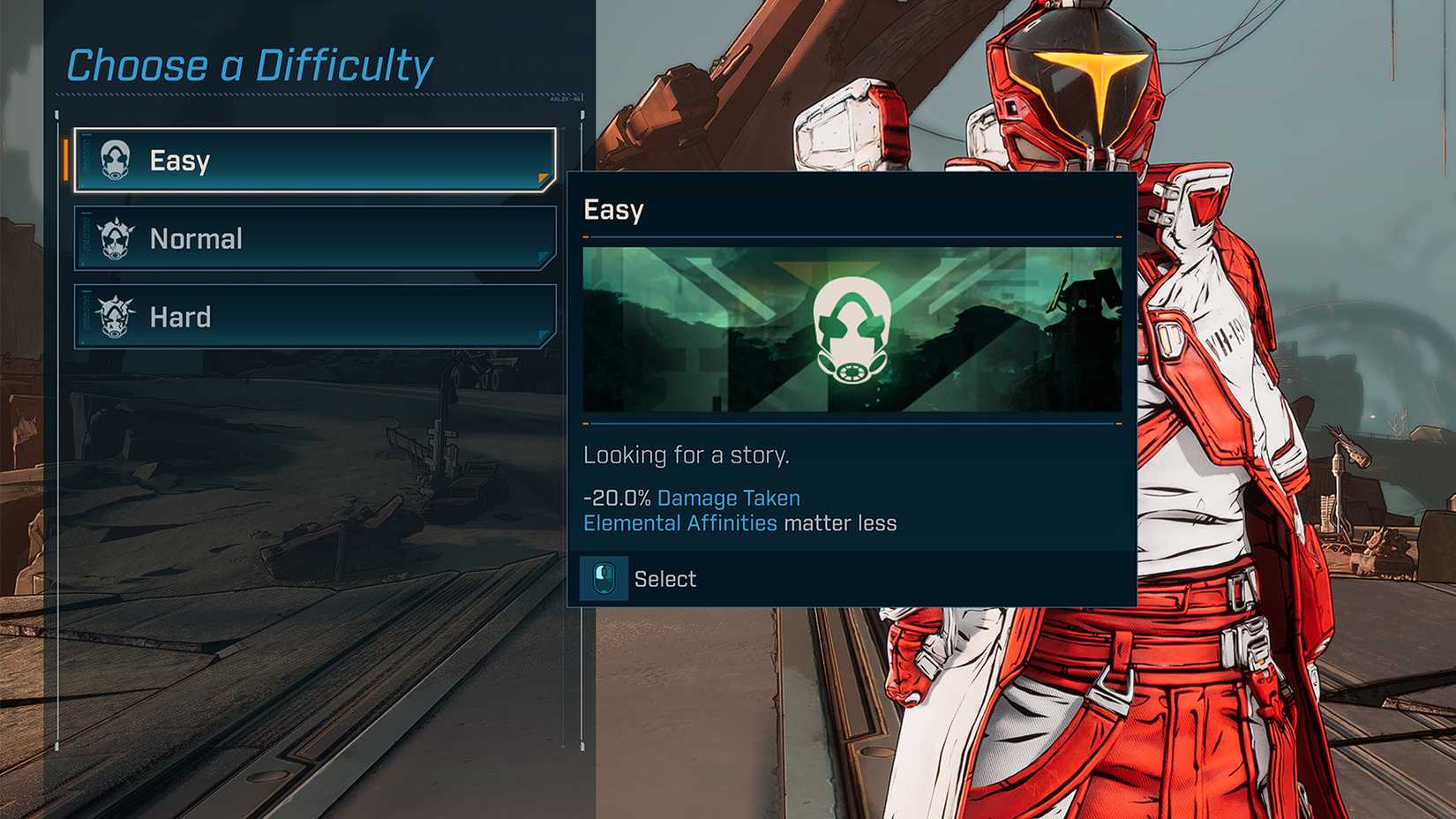Viewport: 1456px width, 819px height.
Task: Click the spiked mask icon on Normal button
Action: point(114,237)
